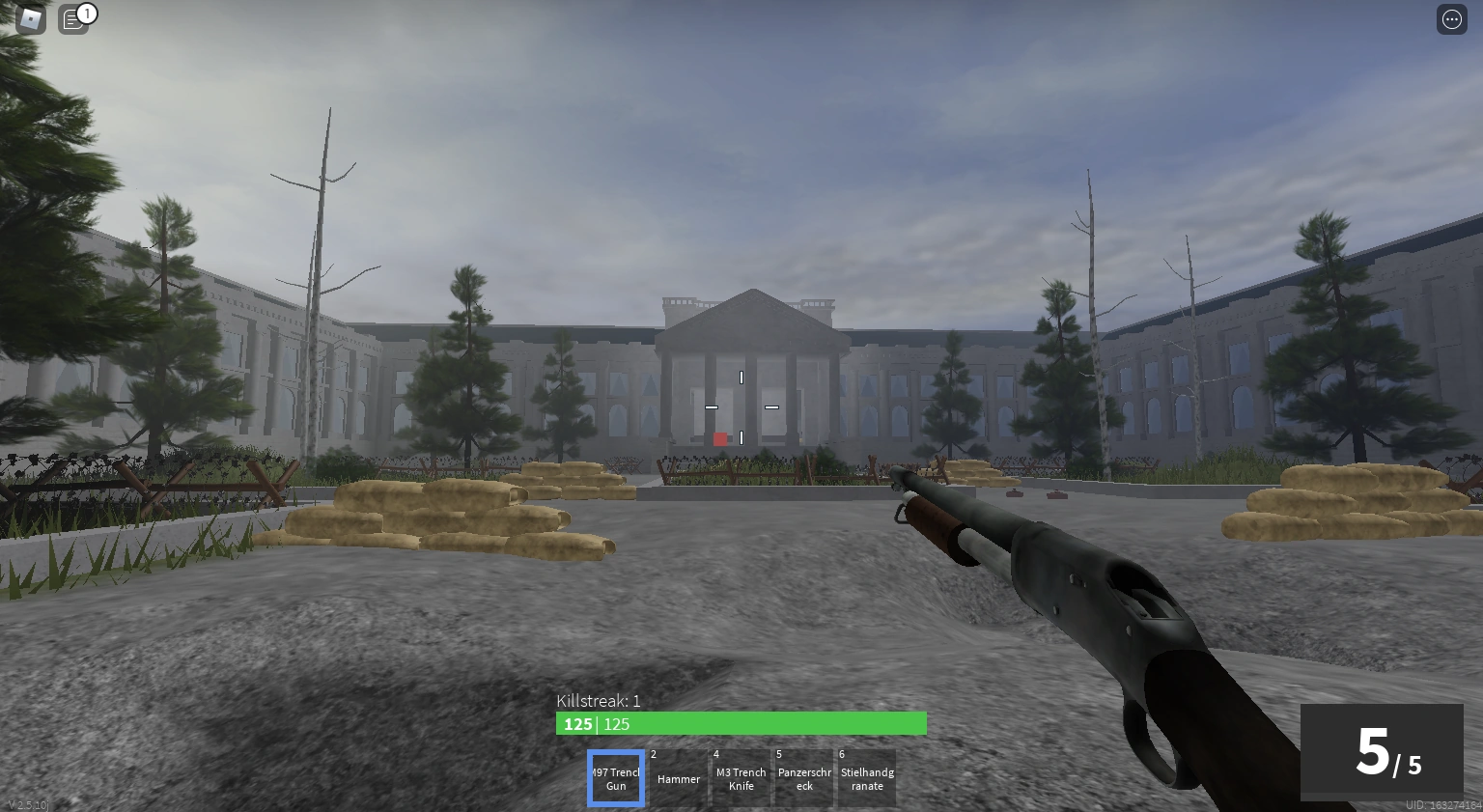Expand the hotbar inventory row
The height and width of the screenshot is (812, 1483).
coord(741,778)
